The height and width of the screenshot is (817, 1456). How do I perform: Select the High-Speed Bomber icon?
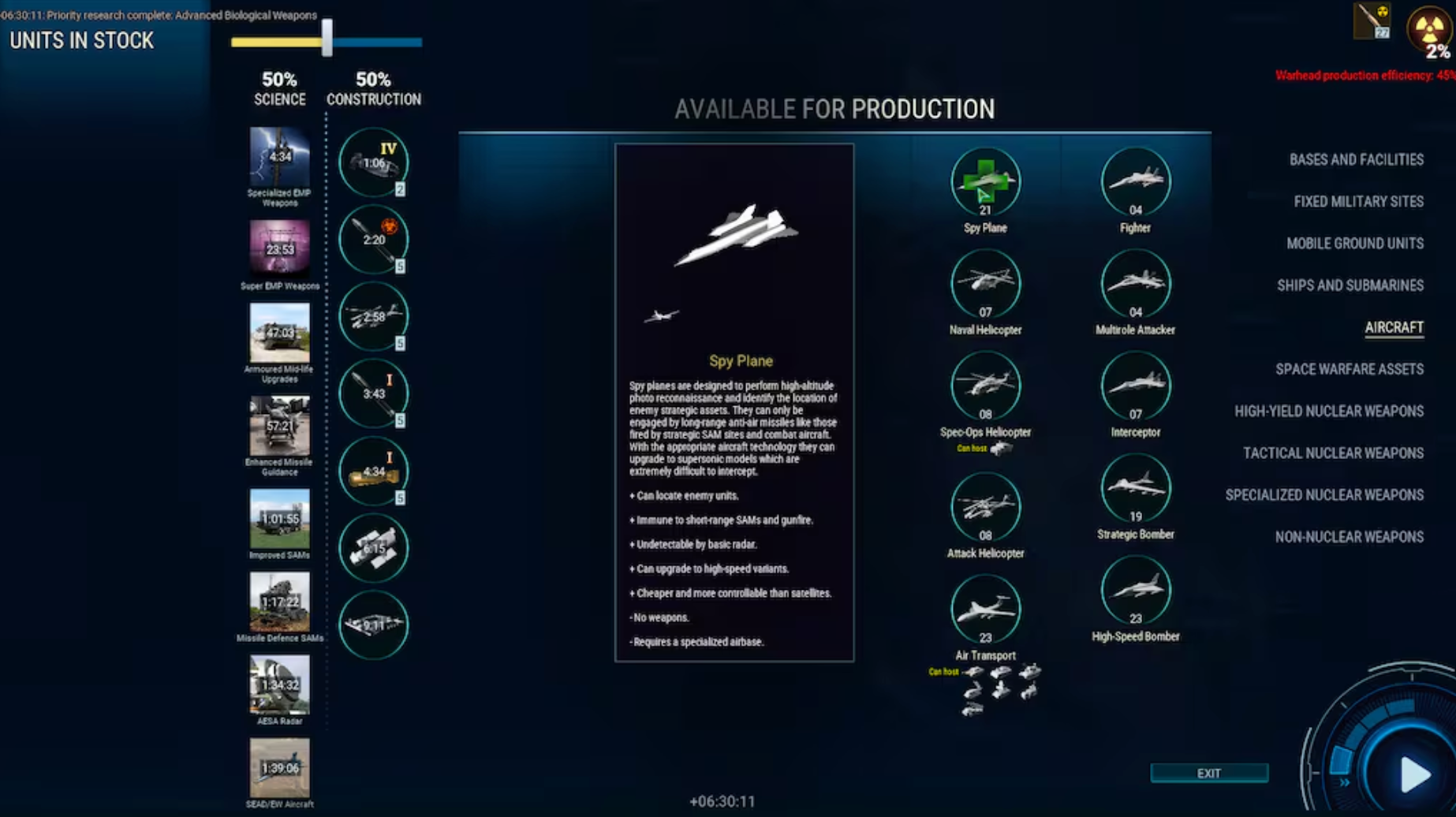(x=1136, y=590)
